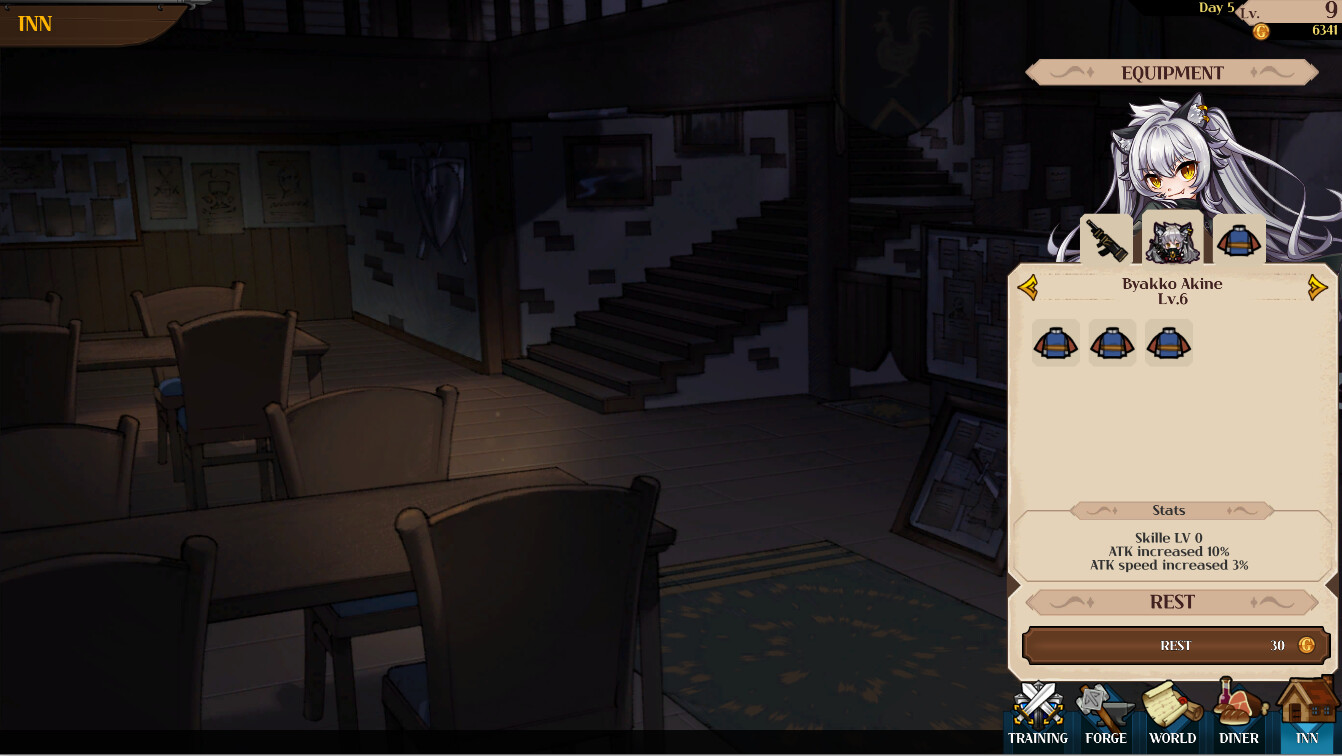This screenshot has width=1342, height=756.
Task: Click the gold coin currency icon
Action: [1263, 29]
